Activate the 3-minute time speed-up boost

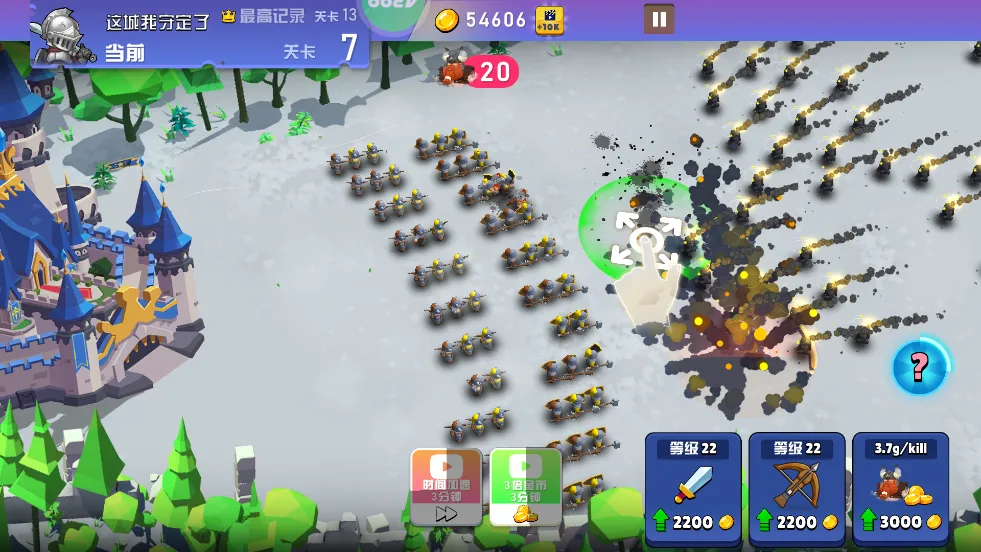[x=446, y=487]
